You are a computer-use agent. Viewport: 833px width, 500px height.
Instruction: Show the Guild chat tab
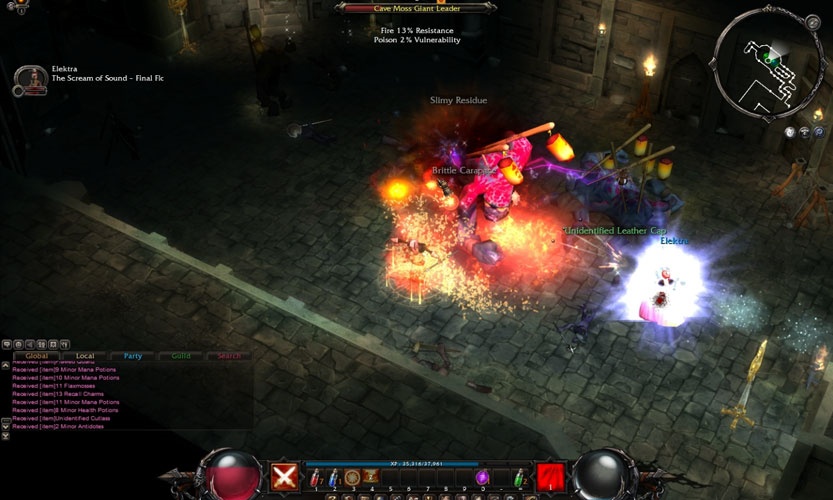point(181,355)
